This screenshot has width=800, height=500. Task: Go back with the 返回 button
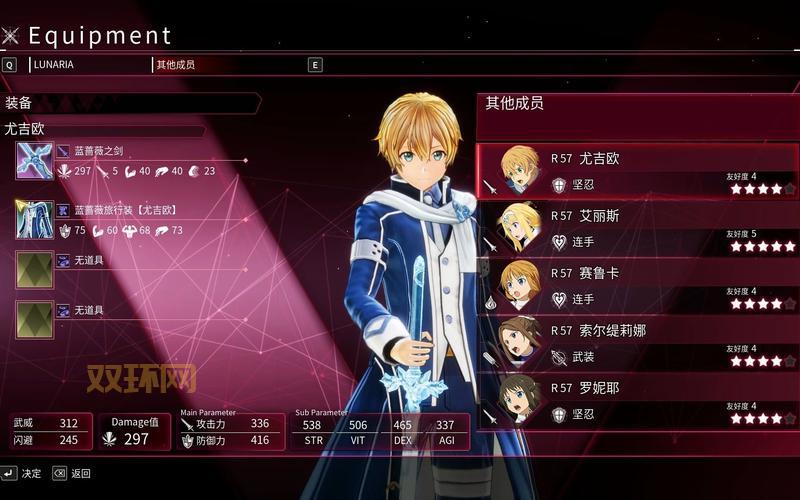pos(71,473)
